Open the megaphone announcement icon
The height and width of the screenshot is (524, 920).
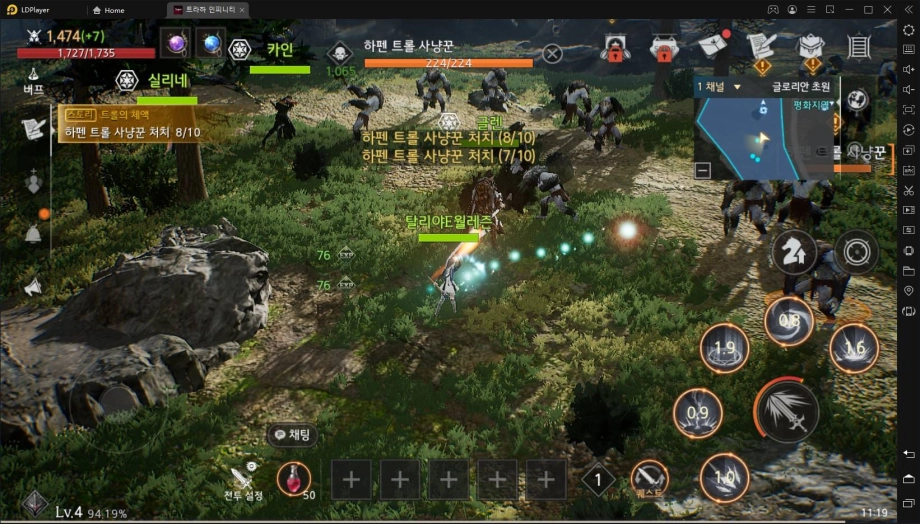point(33,287)
